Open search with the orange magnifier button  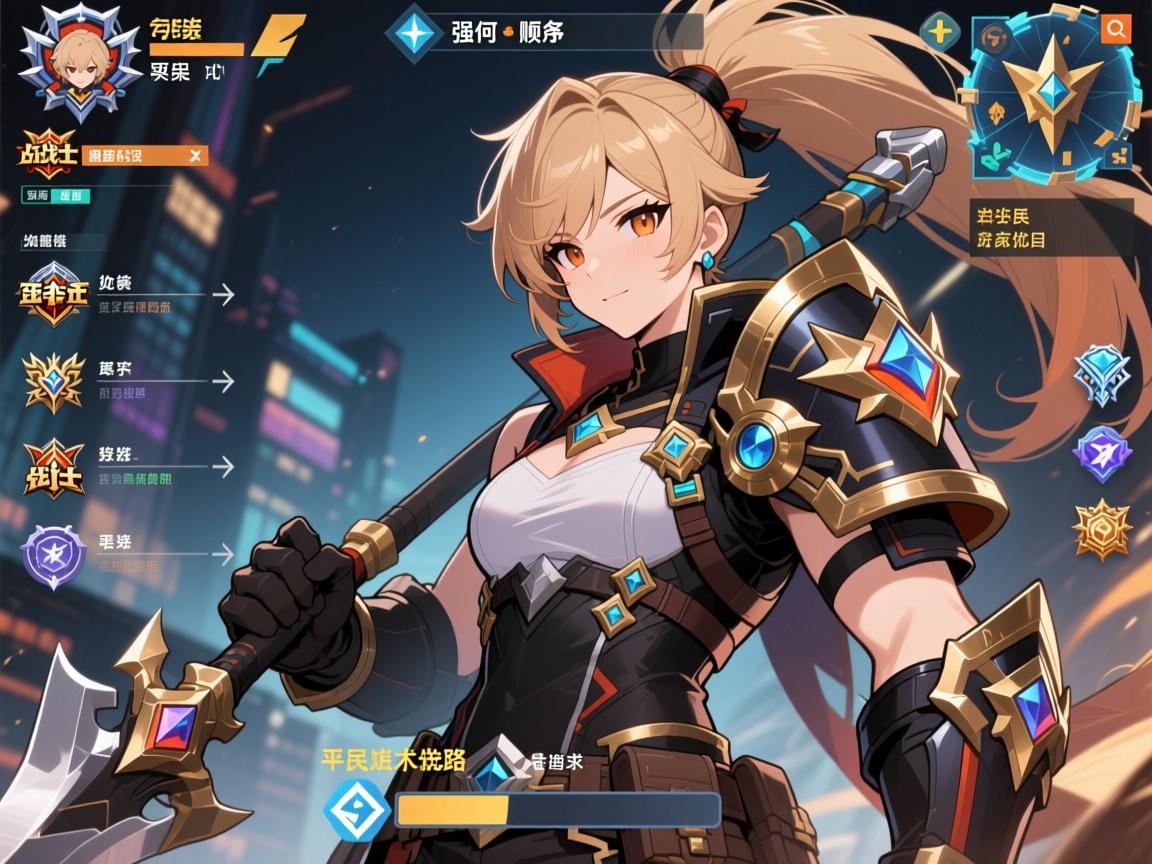tap(1116, 28)
